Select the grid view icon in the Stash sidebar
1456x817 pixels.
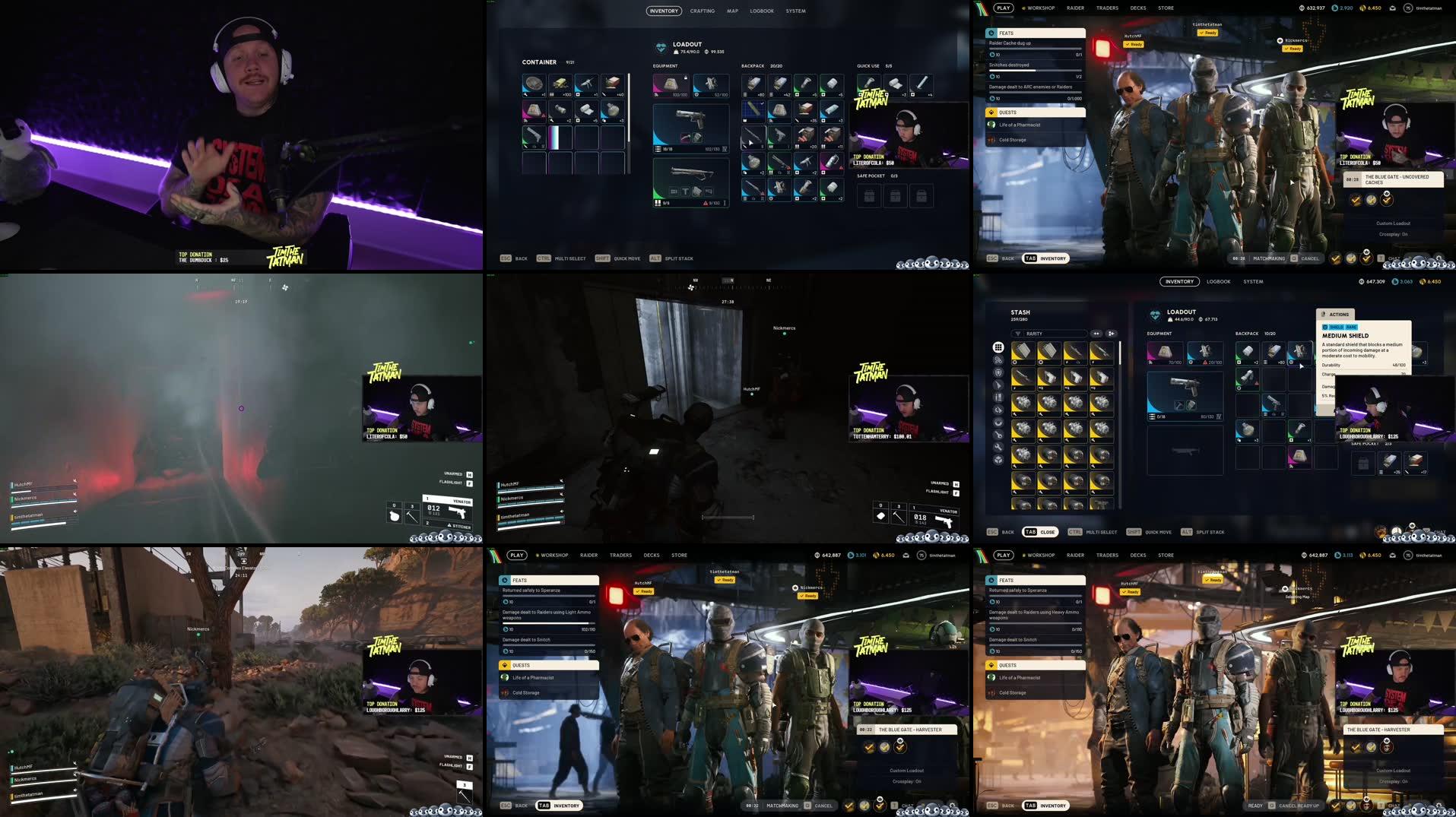(998, 347)
